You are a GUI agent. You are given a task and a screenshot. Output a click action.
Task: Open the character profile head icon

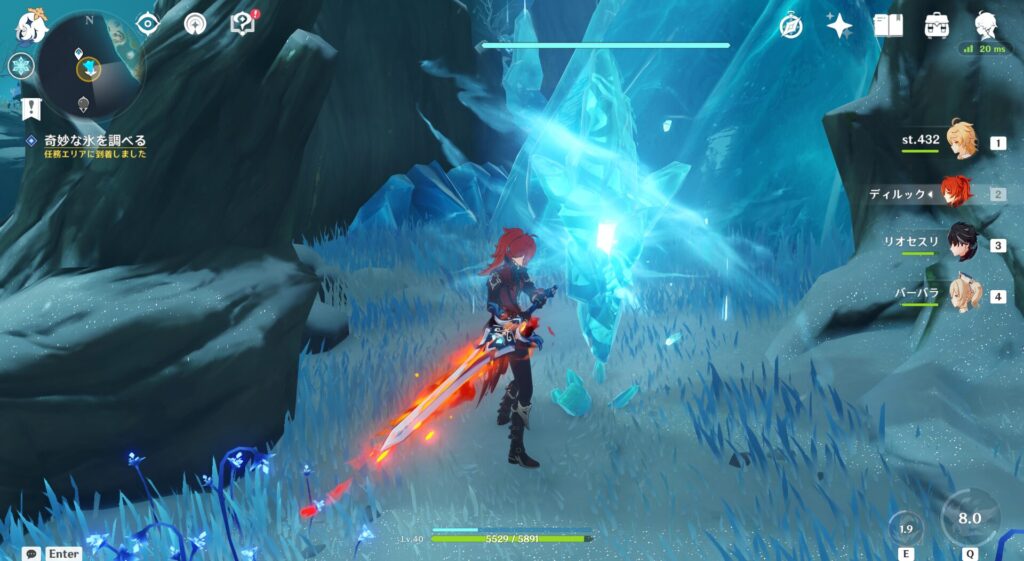coord(987,25)
